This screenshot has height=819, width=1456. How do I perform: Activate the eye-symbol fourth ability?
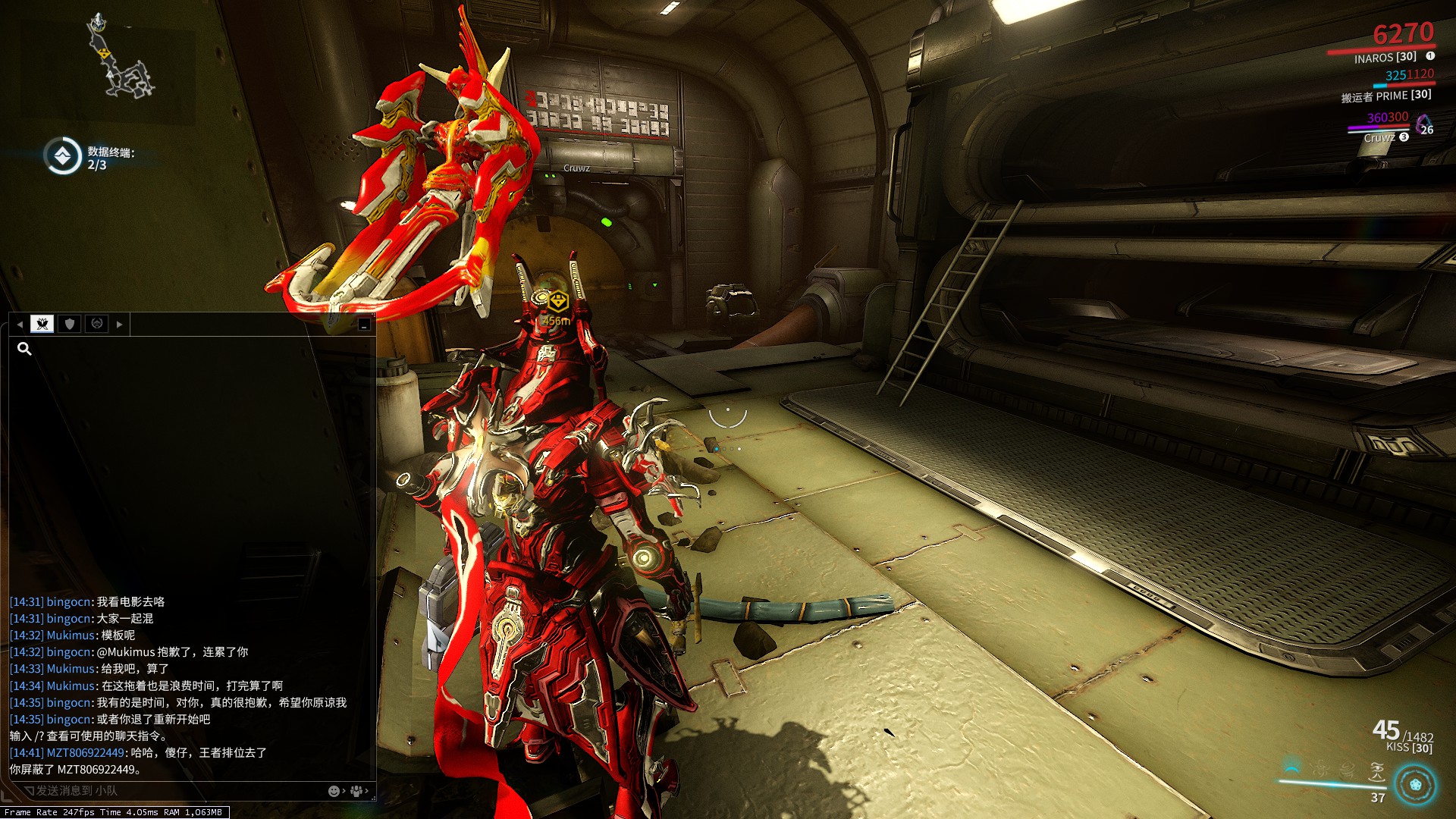click(1376, 772)
